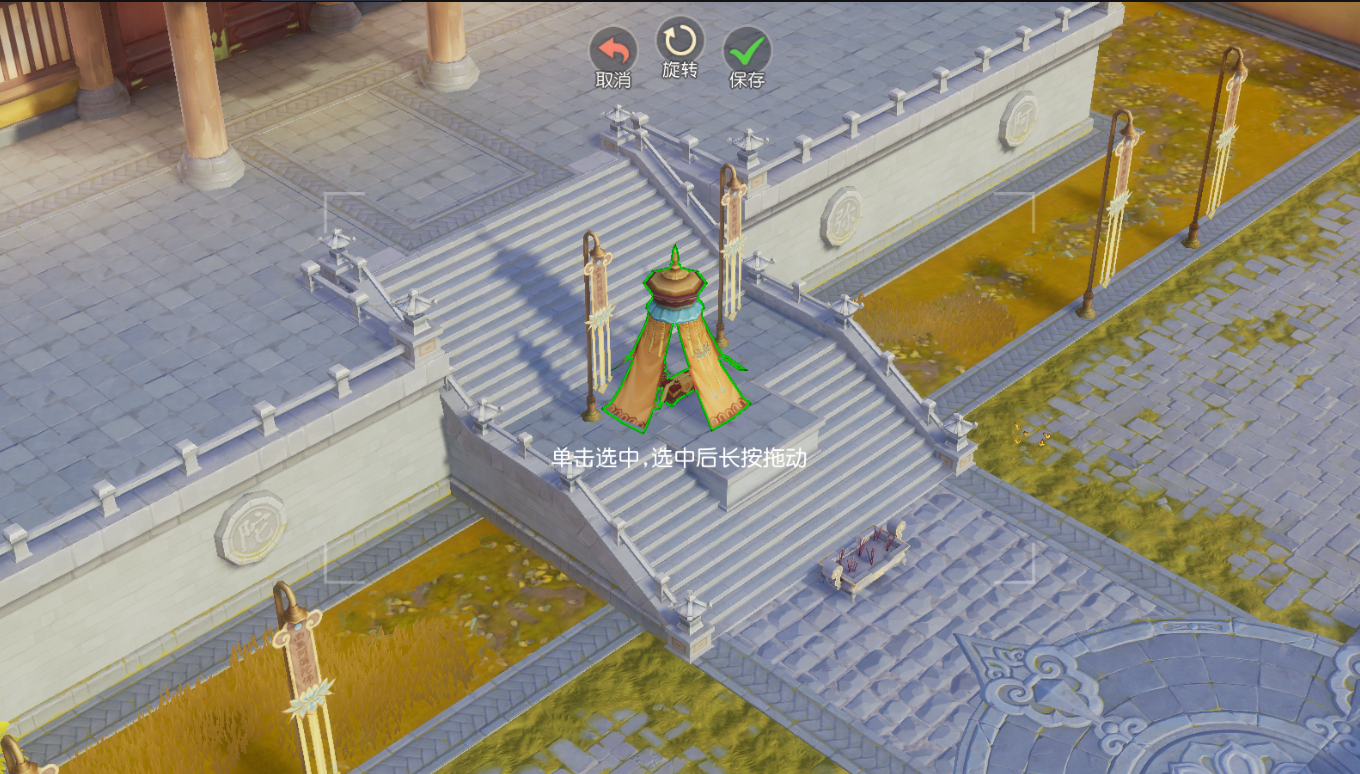
Task: Save the placement with 保存 checkmark
Action: click(x=747, y=50)
